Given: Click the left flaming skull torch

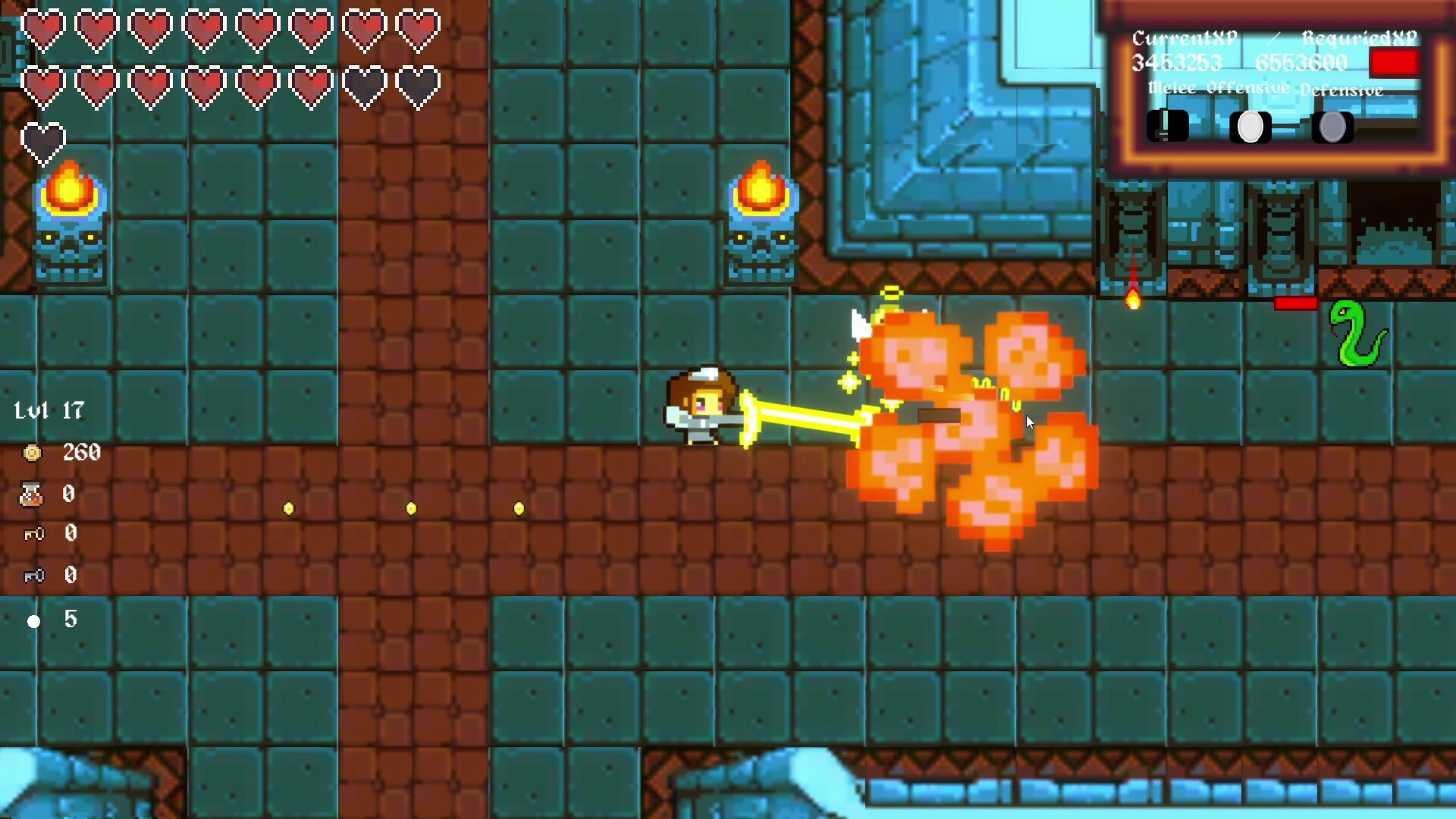Looking at the screenshot, I should [x=71, y=220].
